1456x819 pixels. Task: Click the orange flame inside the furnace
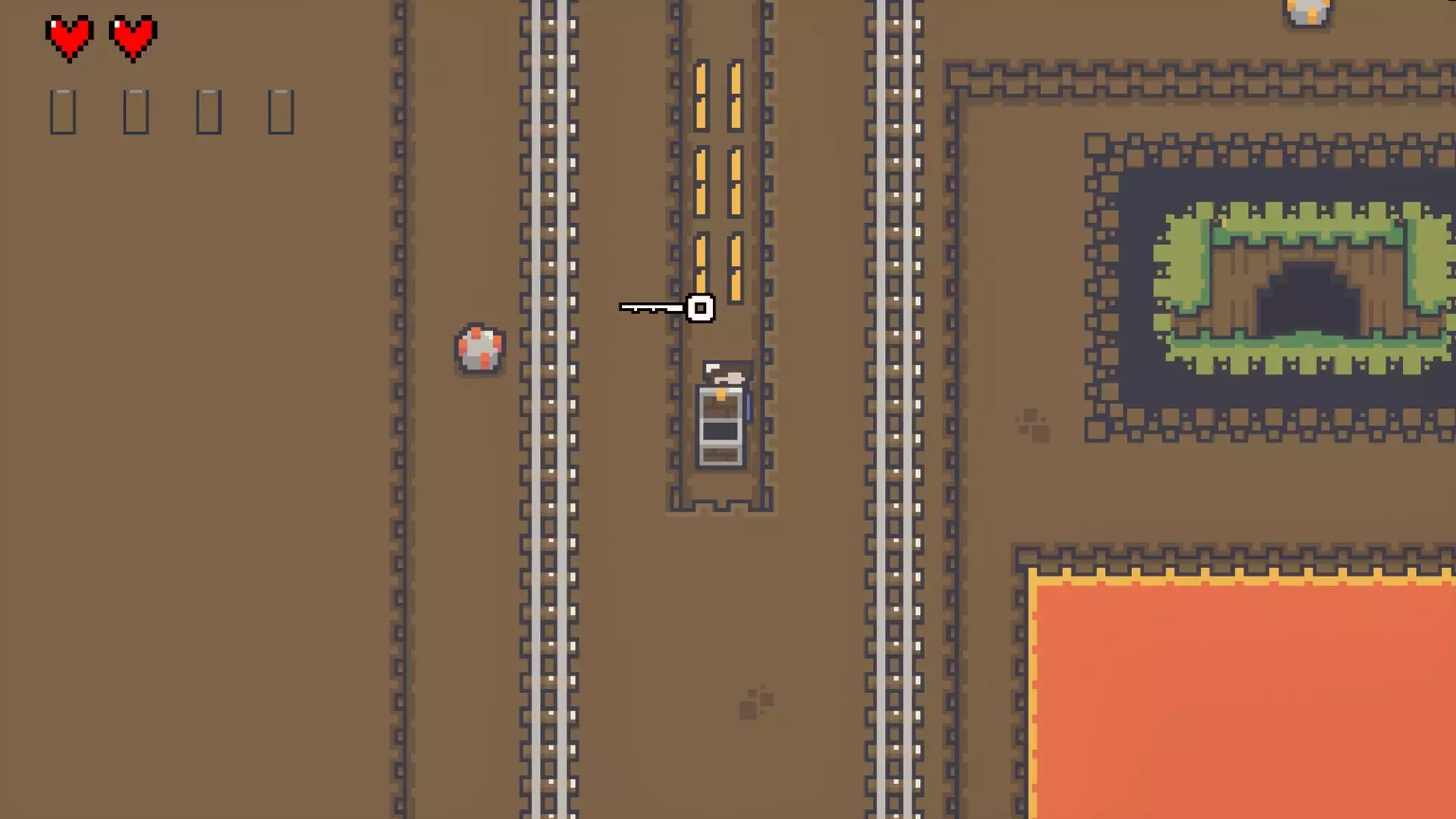tap(719, 395)
